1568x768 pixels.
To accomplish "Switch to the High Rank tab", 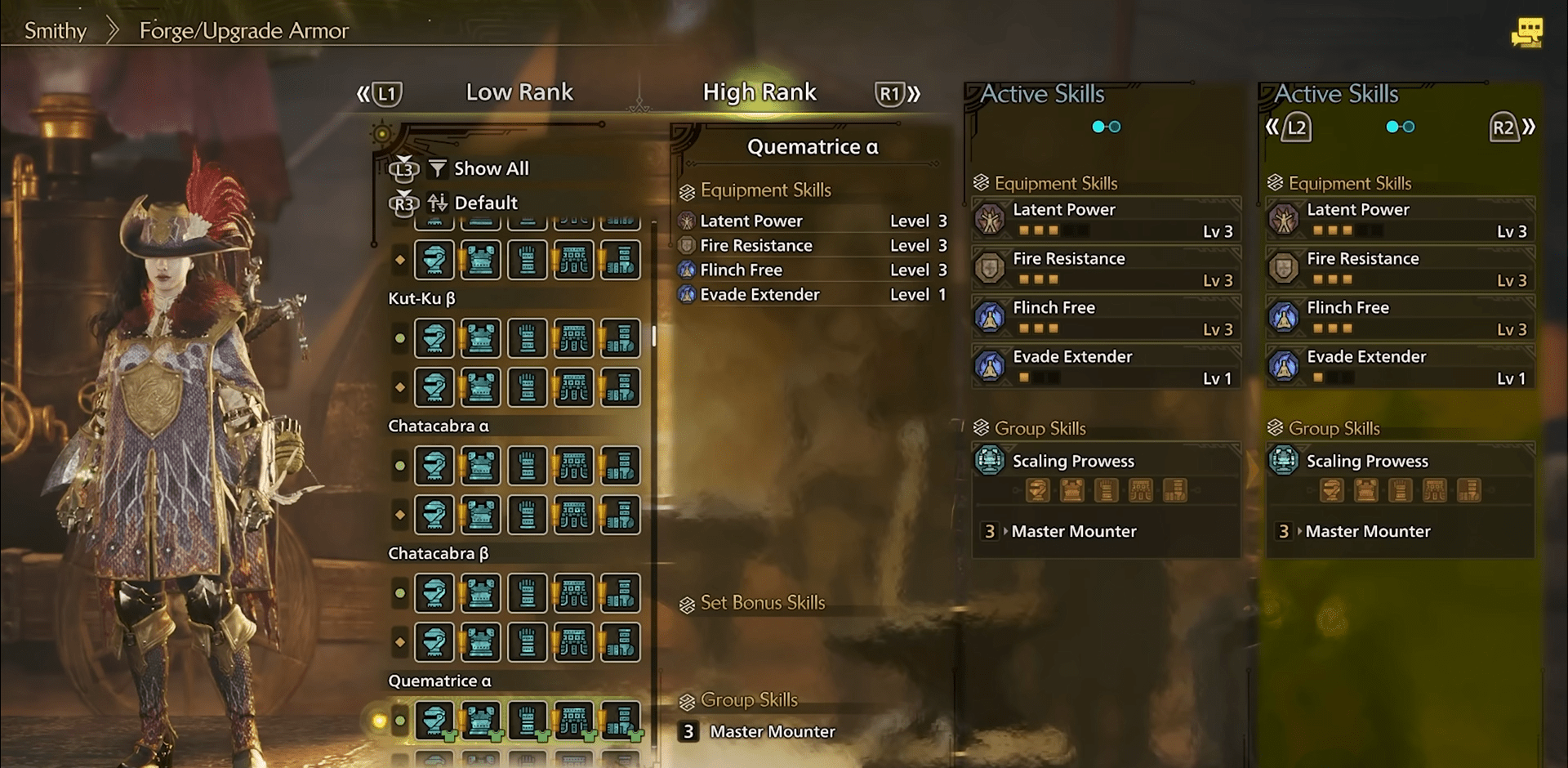I will pyautogui.click(x=759, y=92).
